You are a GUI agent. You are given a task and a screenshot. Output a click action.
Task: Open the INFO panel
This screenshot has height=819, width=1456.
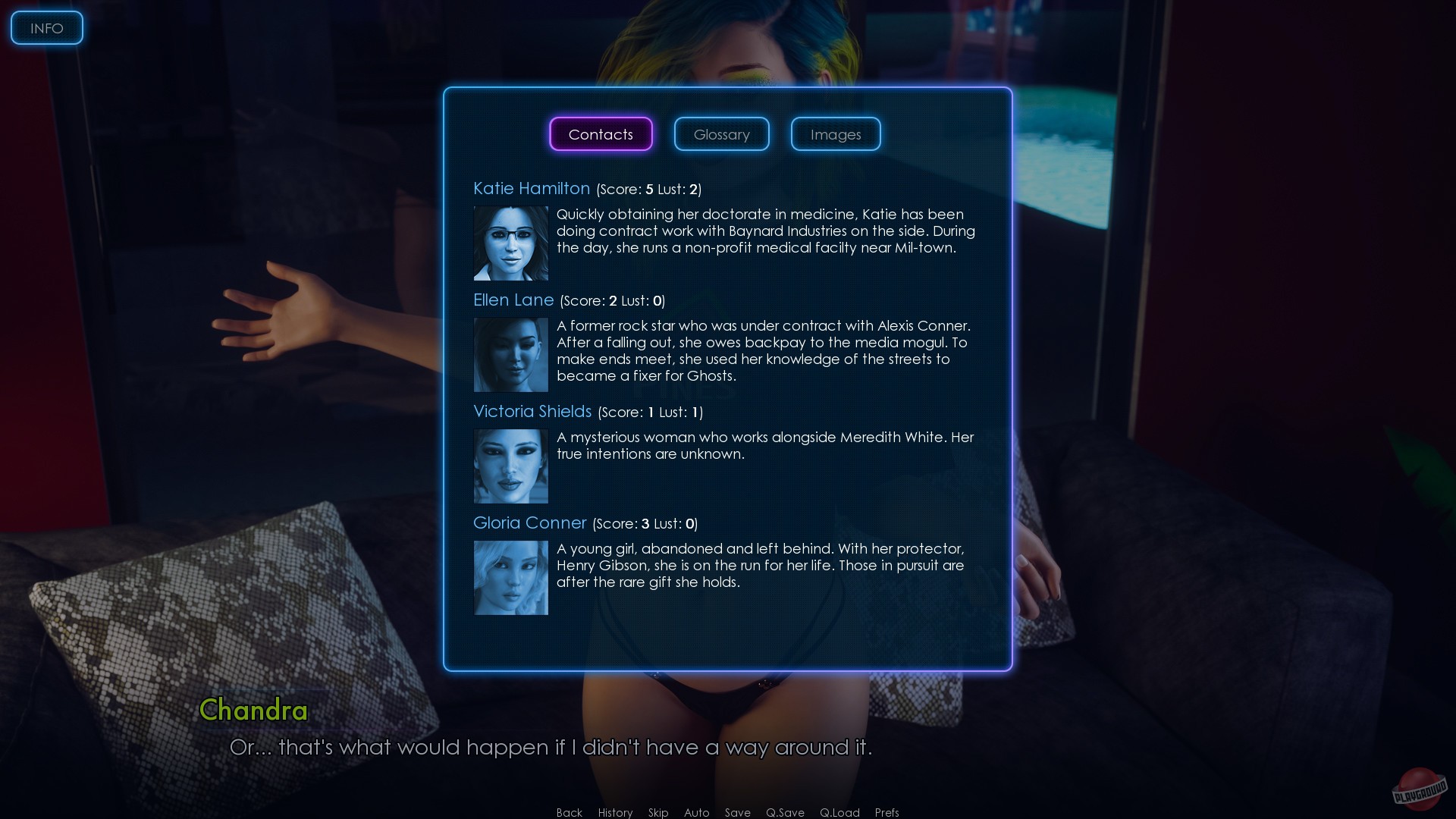46,27
